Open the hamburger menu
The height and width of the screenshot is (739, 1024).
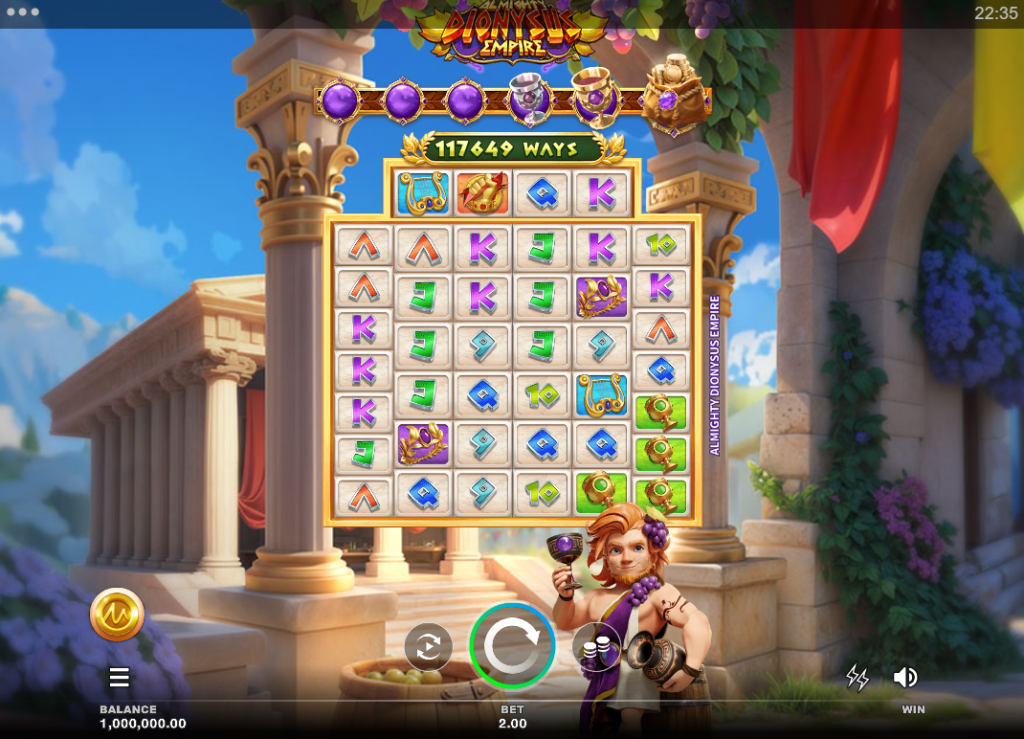click(119, 678)
